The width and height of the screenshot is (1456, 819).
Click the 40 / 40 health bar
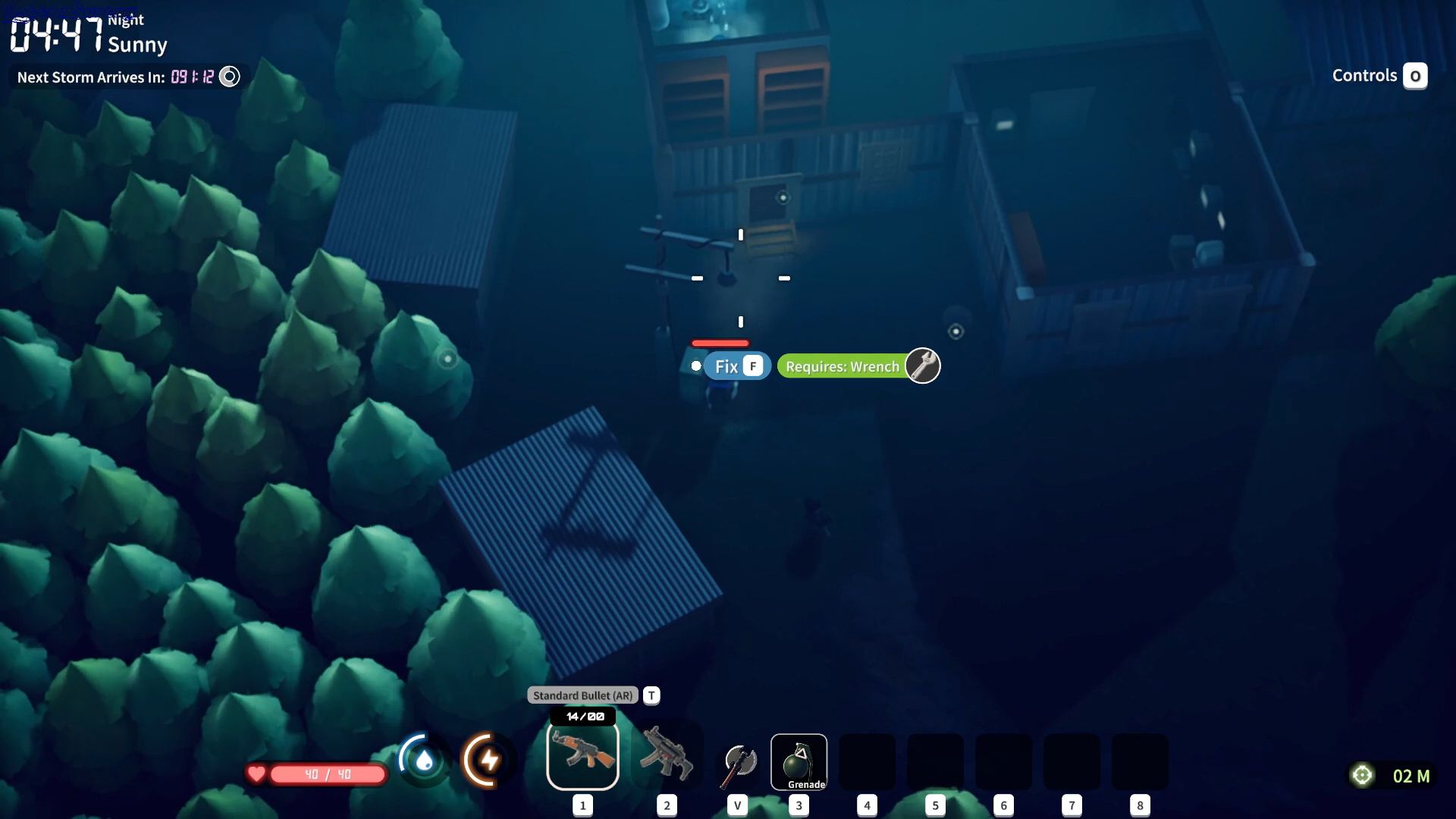[328, 774]
